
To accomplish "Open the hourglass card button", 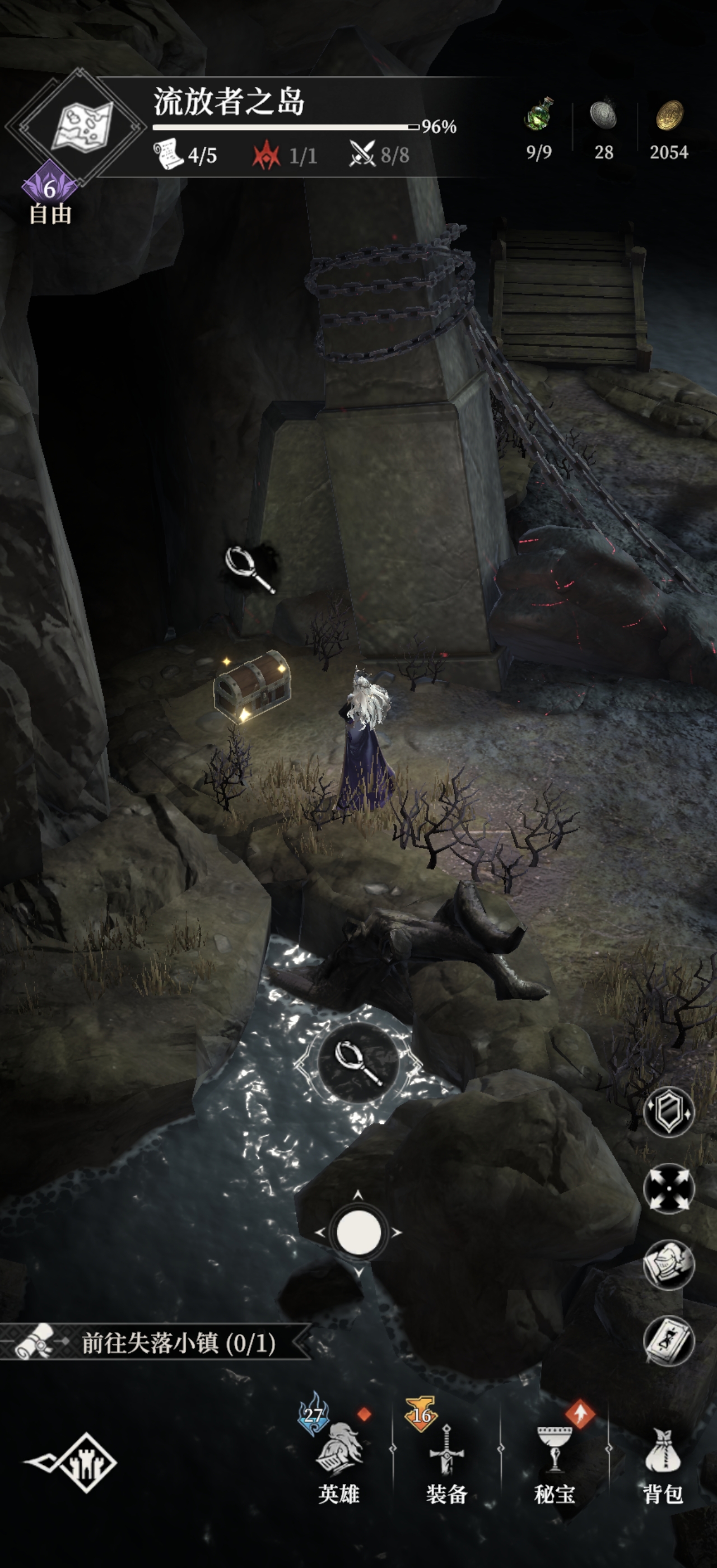I will [x=668, y=1340].
